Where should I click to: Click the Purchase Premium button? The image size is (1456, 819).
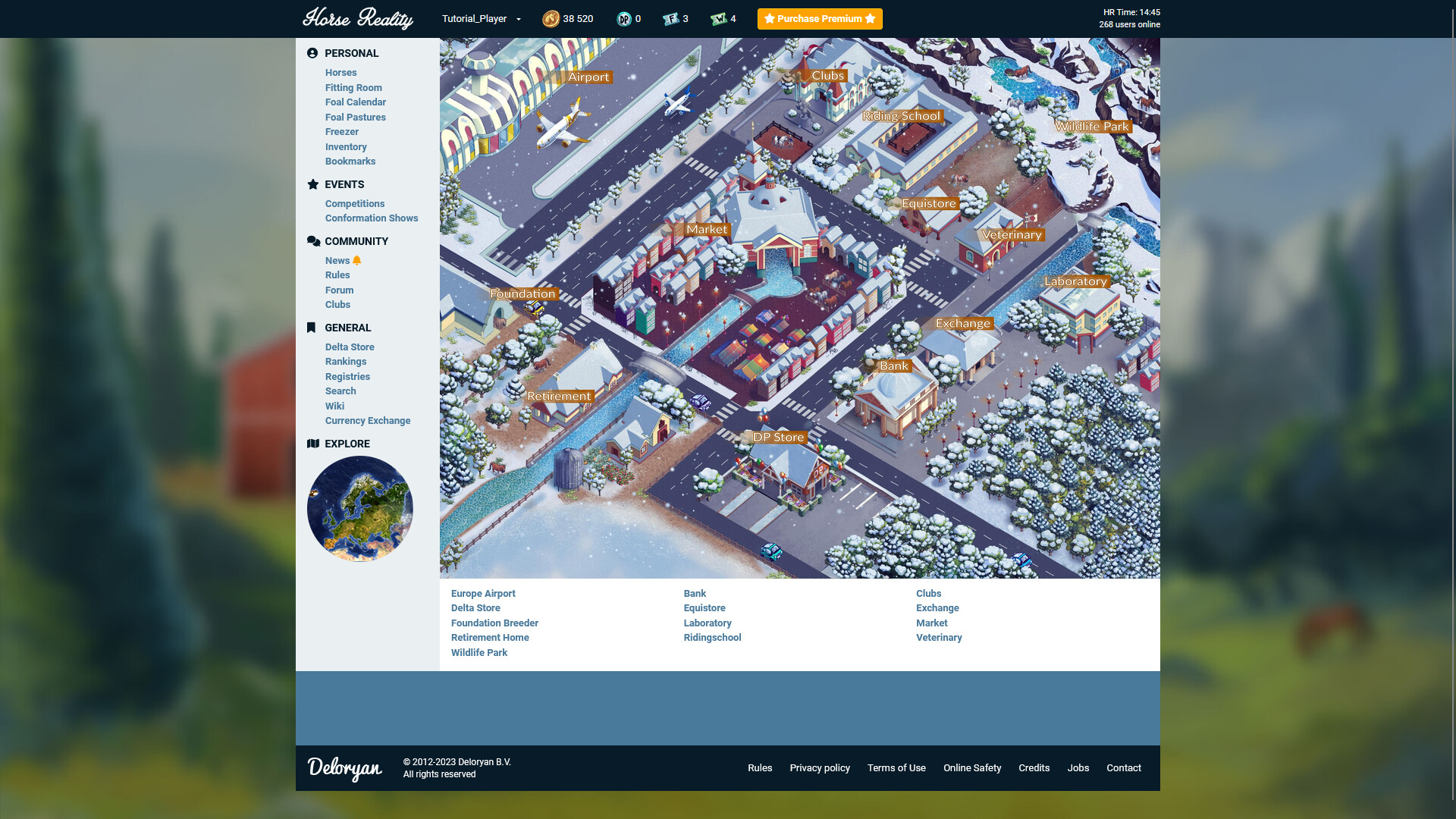[x=820, y=18]
